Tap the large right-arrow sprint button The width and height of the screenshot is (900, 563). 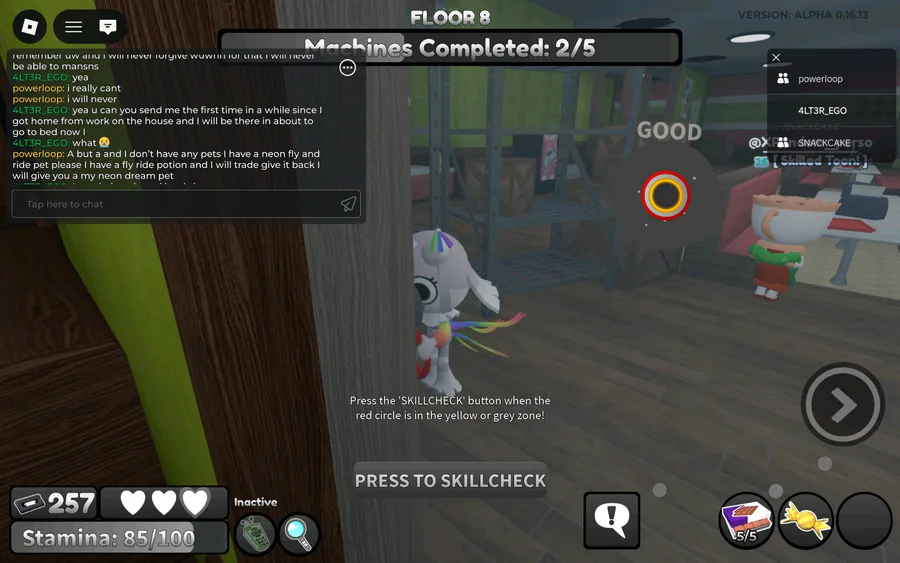coord(843,404)
